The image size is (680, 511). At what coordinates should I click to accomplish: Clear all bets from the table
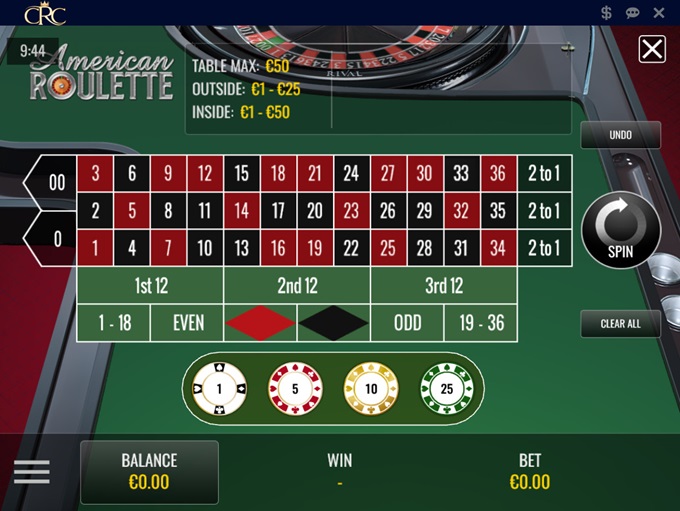tap(620, 324)
